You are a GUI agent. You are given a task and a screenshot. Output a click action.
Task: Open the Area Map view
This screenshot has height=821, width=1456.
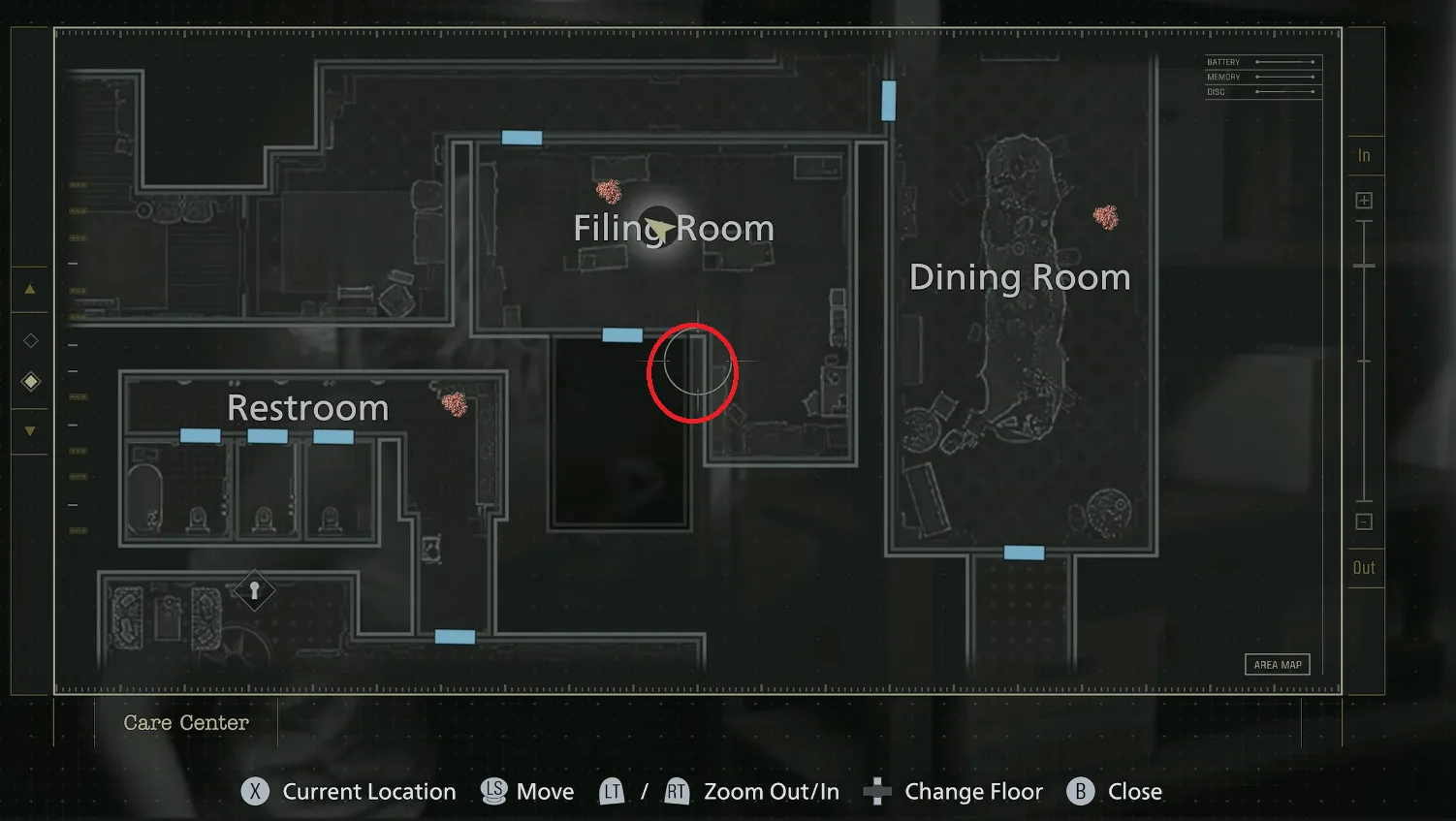pos(1277,665)
